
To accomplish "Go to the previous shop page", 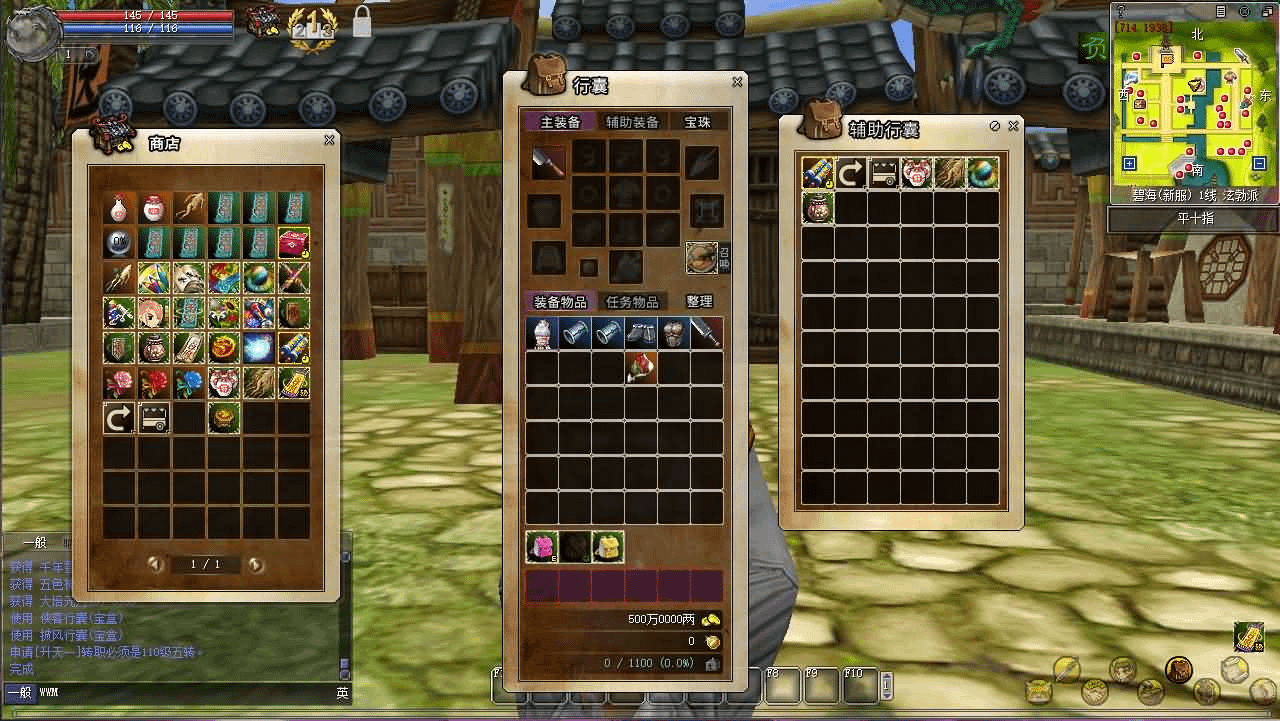I will [155, 565].
